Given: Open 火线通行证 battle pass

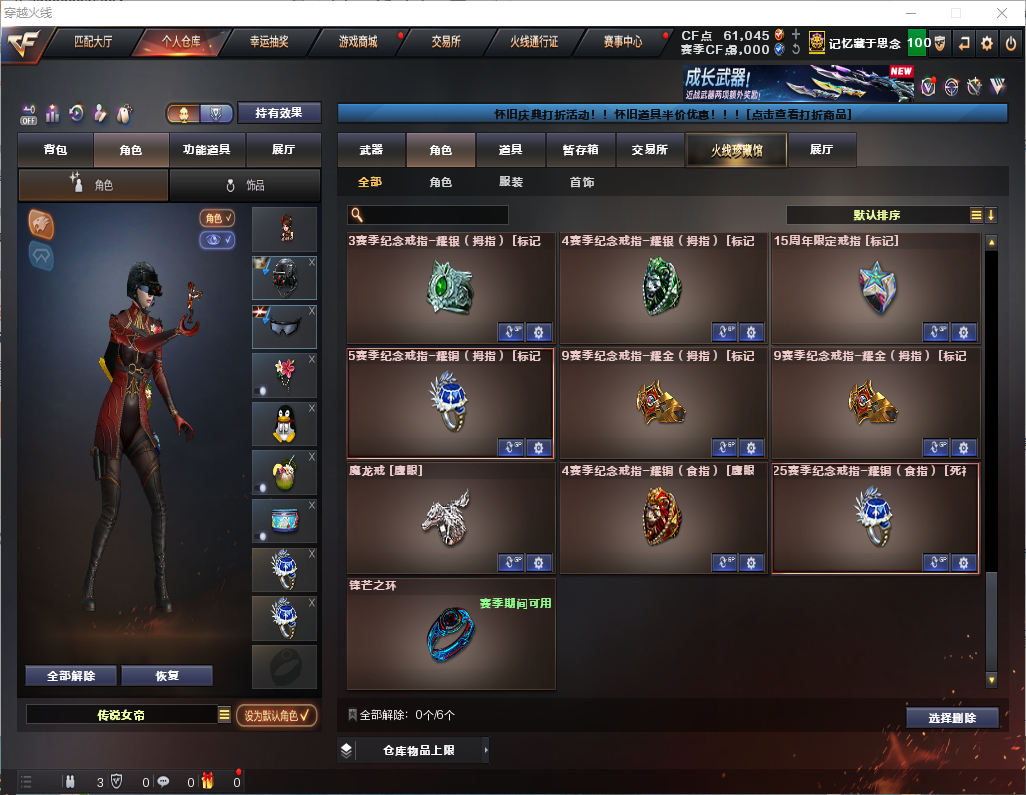Looking at the screenshot, I should click(534, 42).
